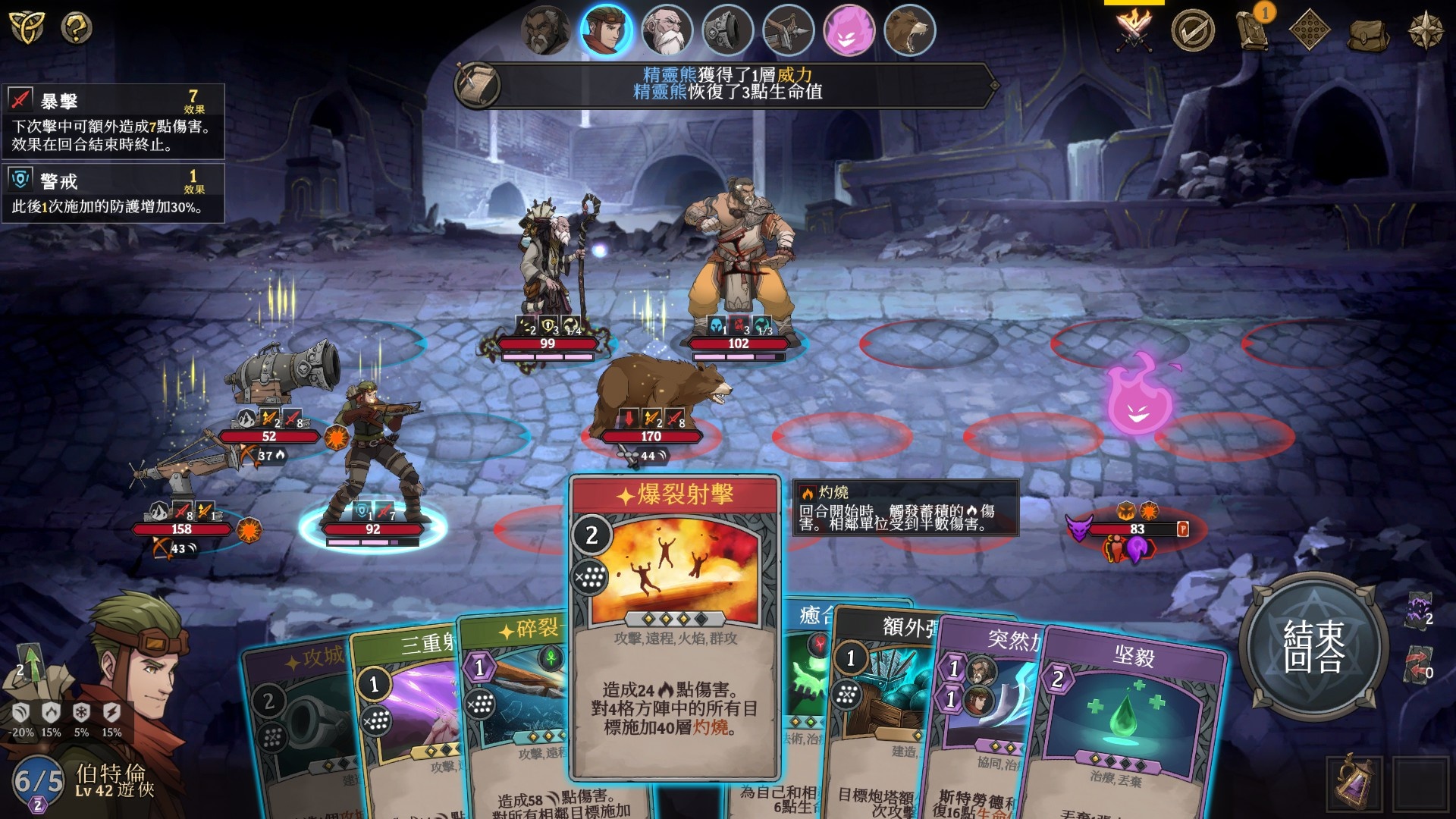End the turn with 結束回合
The width and height of the screenshot is (1456, 819).
(x=1314, y=645)
